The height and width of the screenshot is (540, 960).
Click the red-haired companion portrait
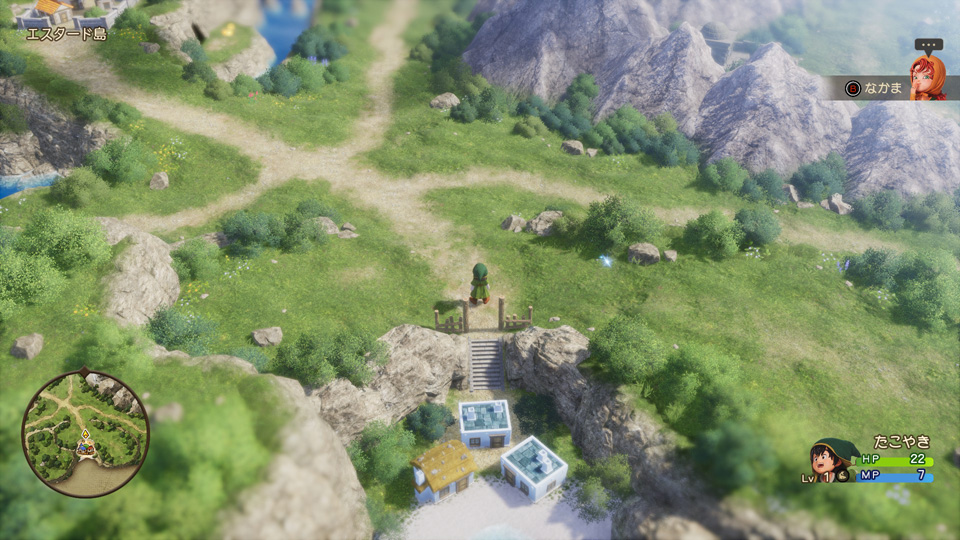tap(926, 77)
